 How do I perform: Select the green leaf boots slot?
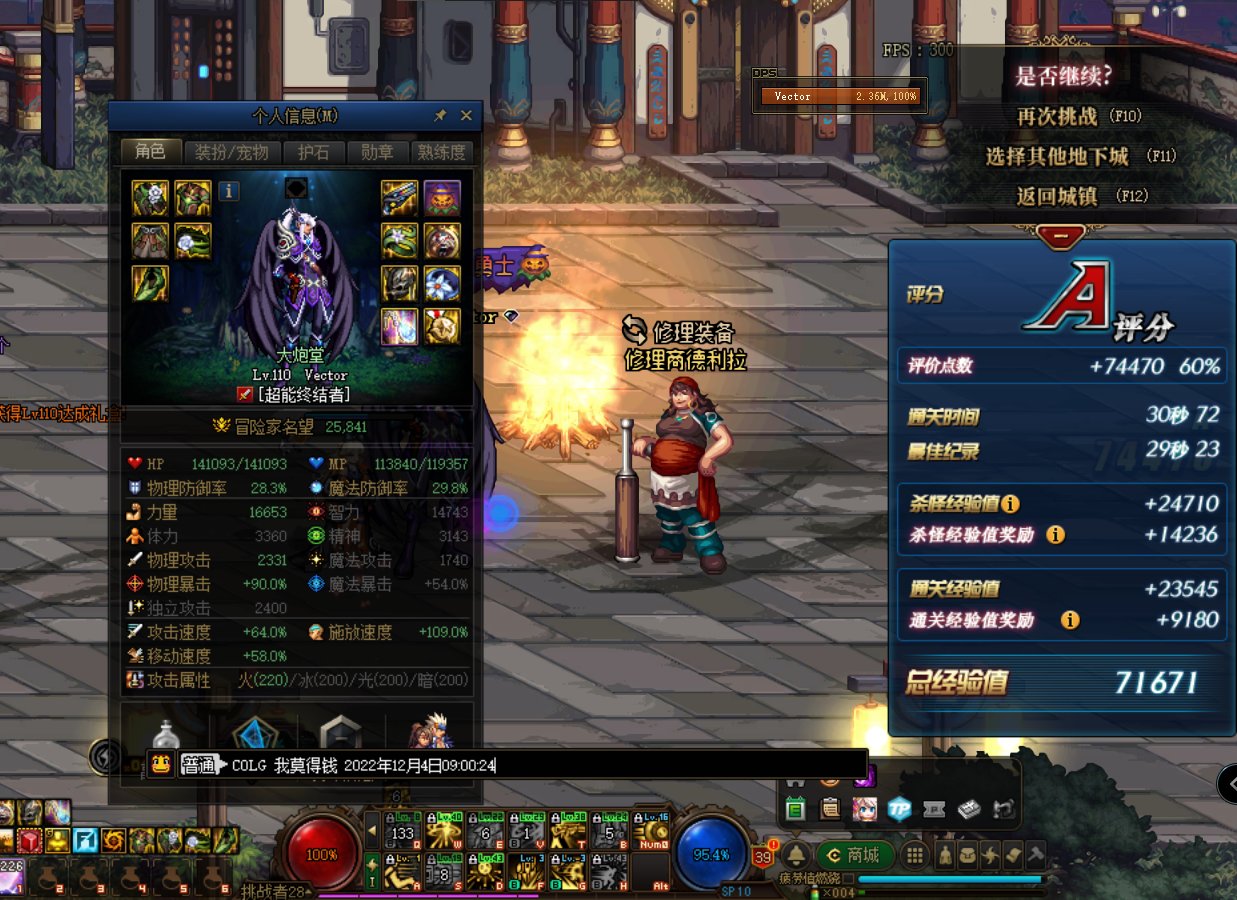[150, 284]
